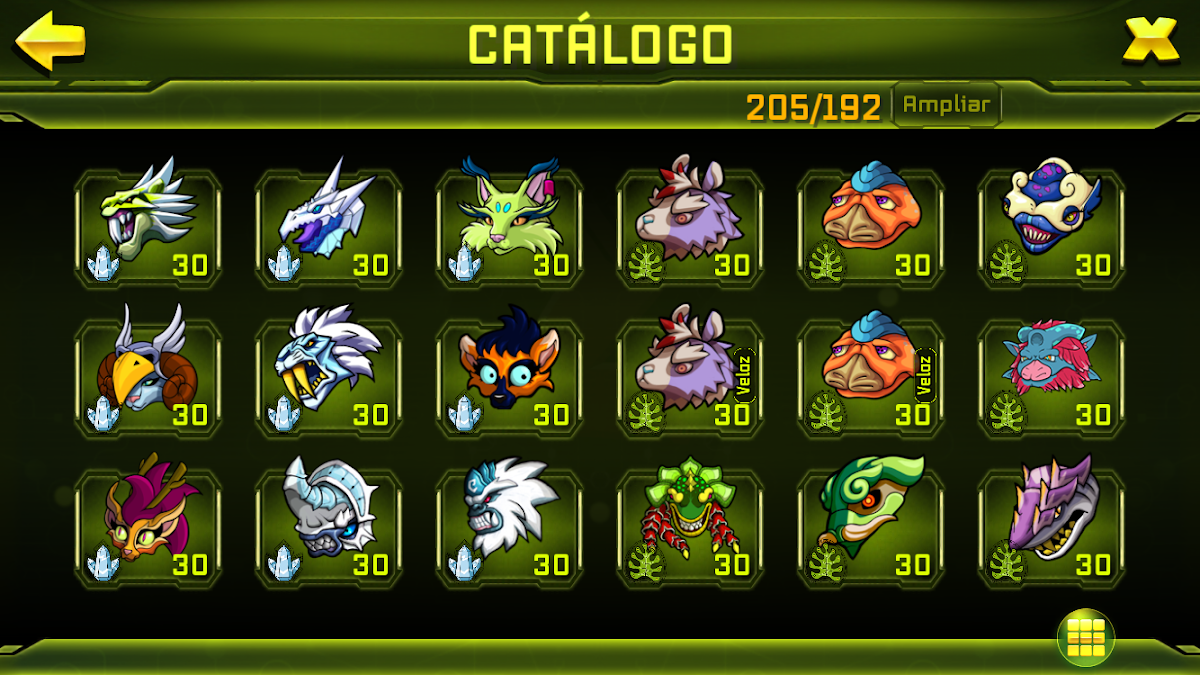Image resolution: width=1200 pixels, height=675 pixels.
Task: Pick the green swirl-crested bird mutant
Action: (x=871, y=527)
